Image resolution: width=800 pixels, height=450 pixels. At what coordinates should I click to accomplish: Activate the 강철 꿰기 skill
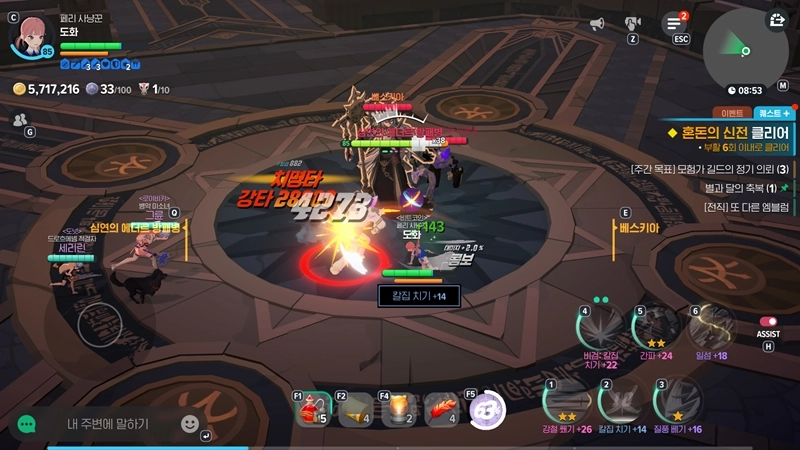562,403
